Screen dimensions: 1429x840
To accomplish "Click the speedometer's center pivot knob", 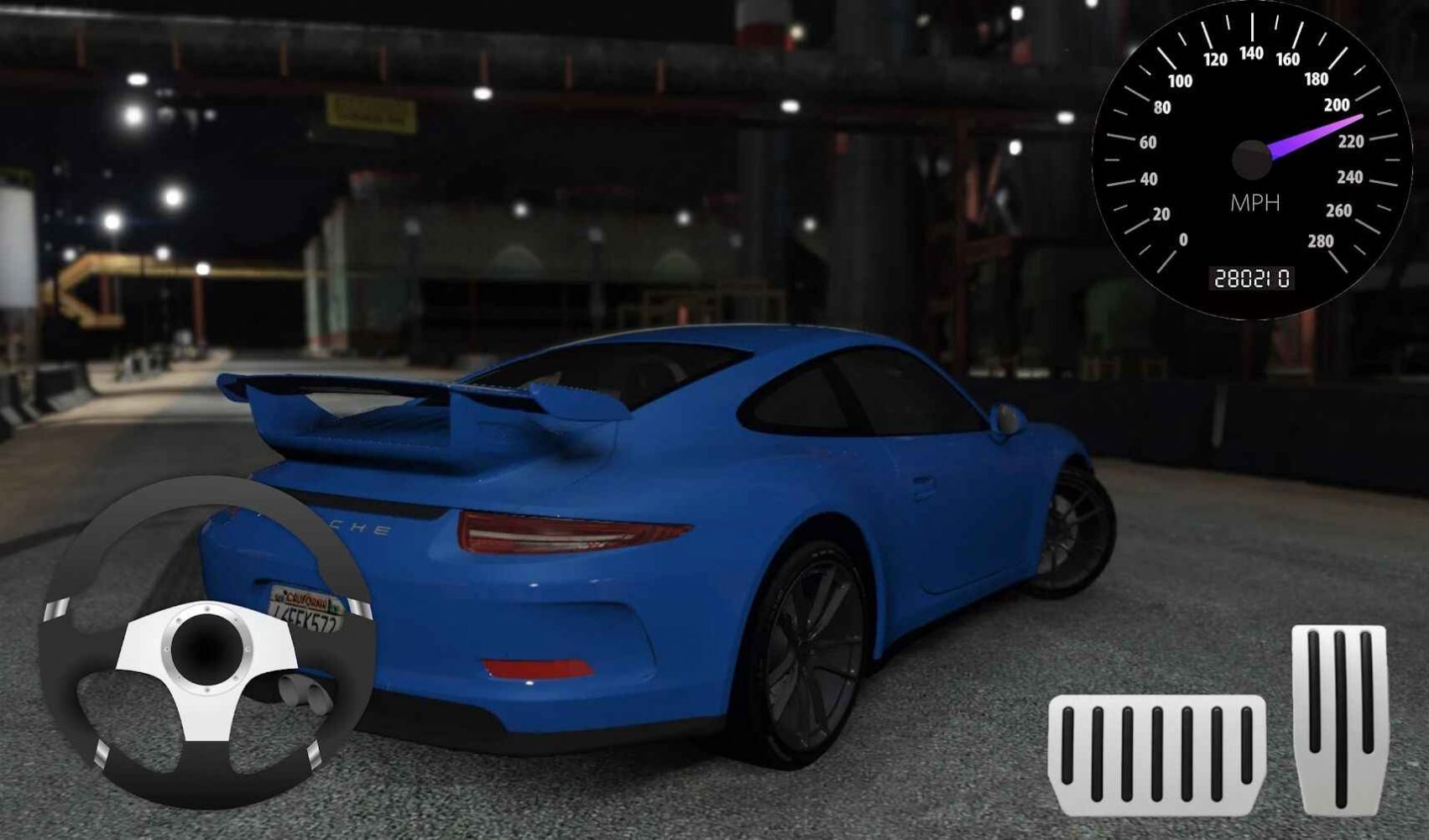I will coord(1250,161).
